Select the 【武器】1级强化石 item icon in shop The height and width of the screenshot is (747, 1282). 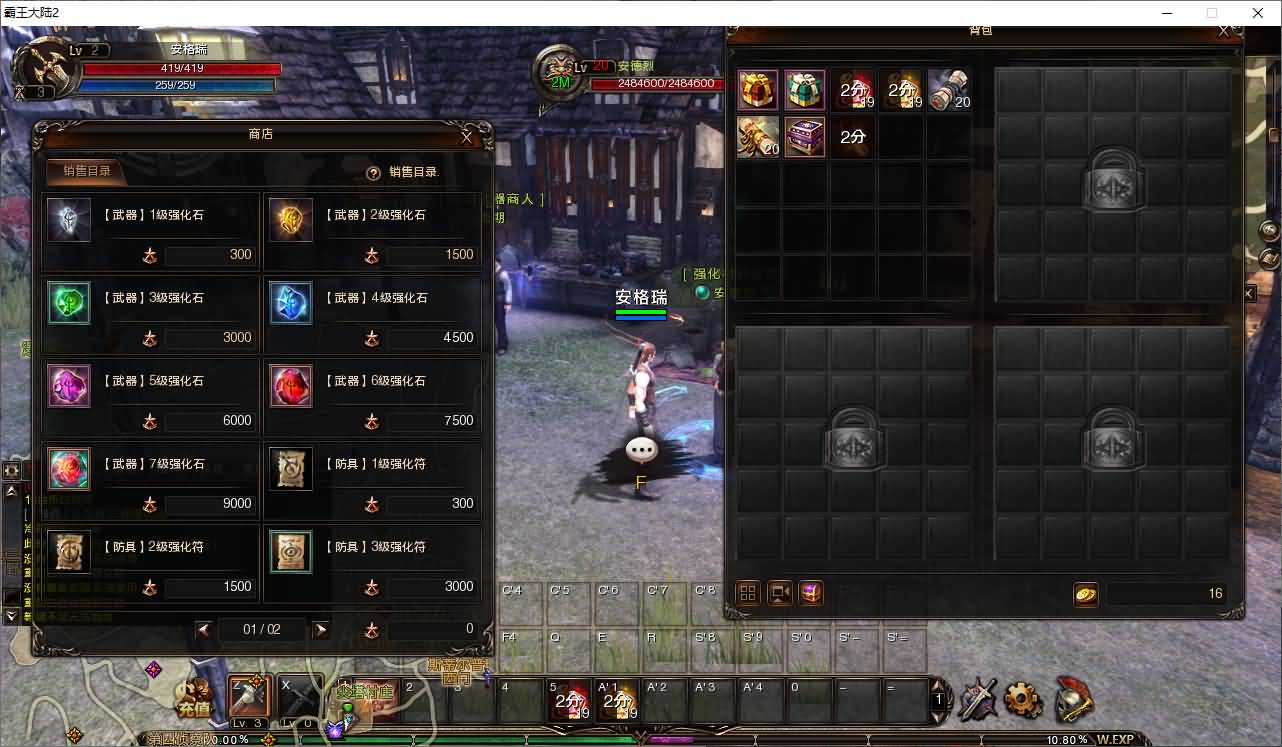click(x=68, y=220)
